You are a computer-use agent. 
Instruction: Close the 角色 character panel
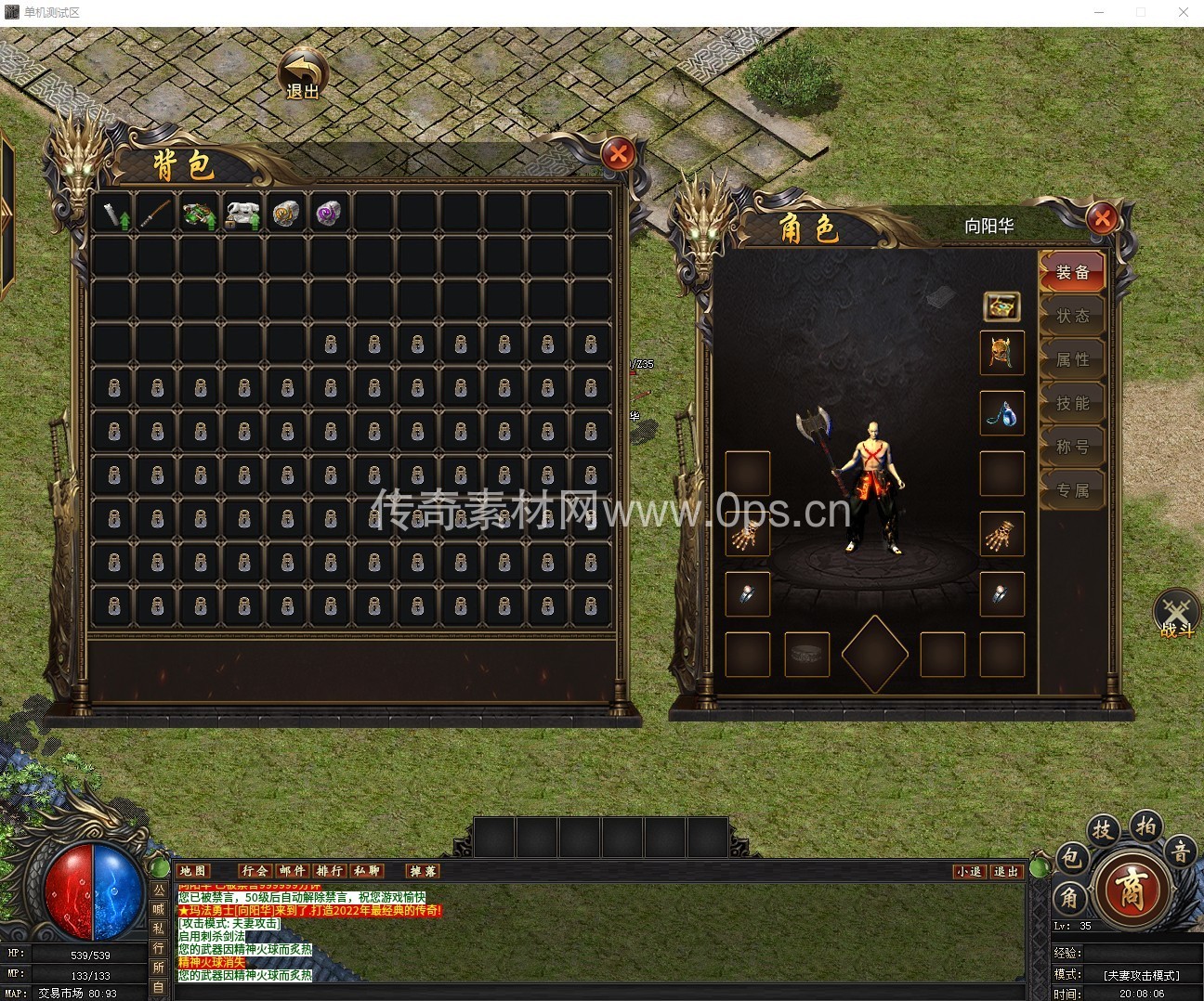[1102, 219]
